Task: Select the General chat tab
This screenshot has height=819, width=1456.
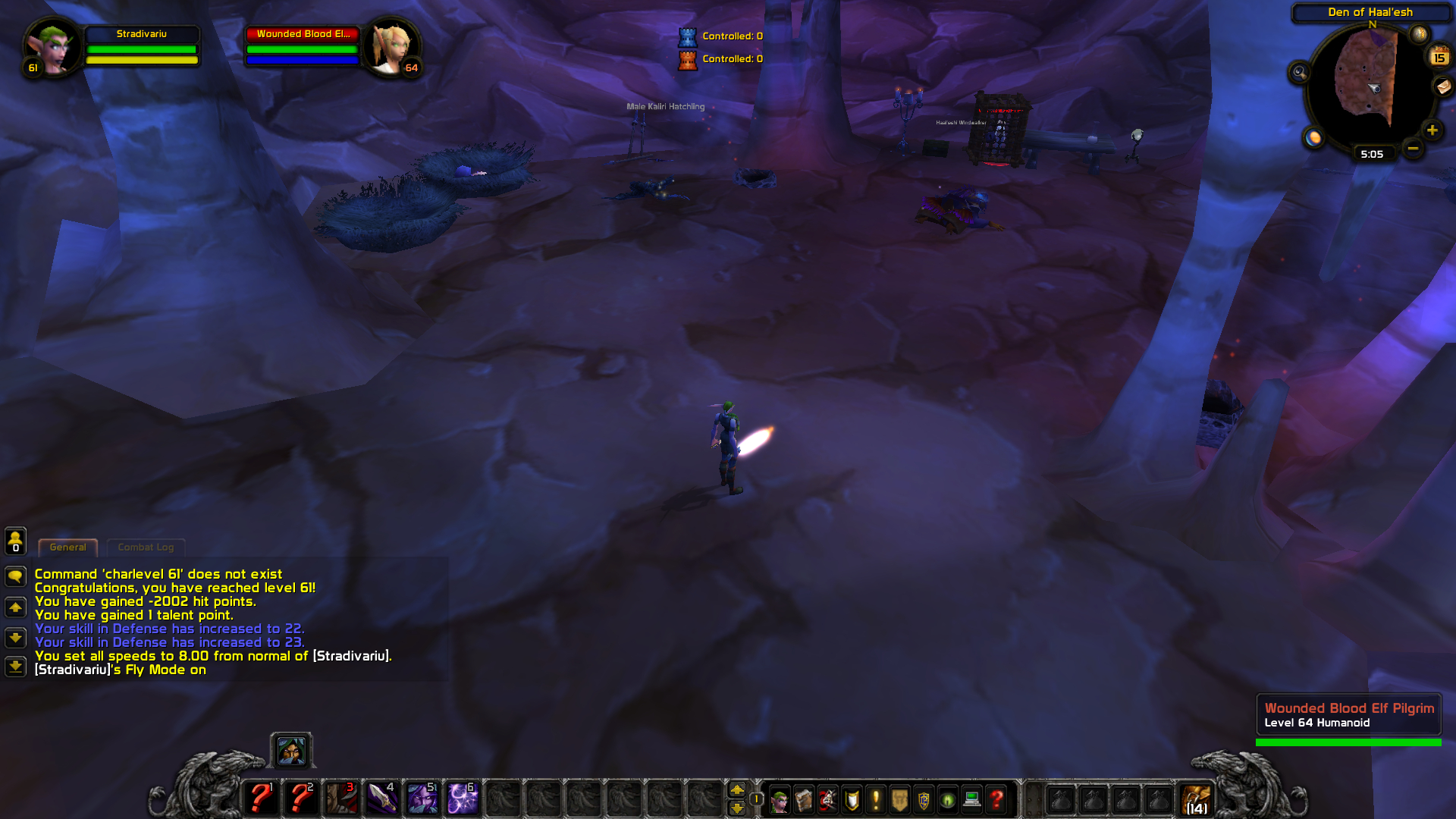Action: [67, 547]
